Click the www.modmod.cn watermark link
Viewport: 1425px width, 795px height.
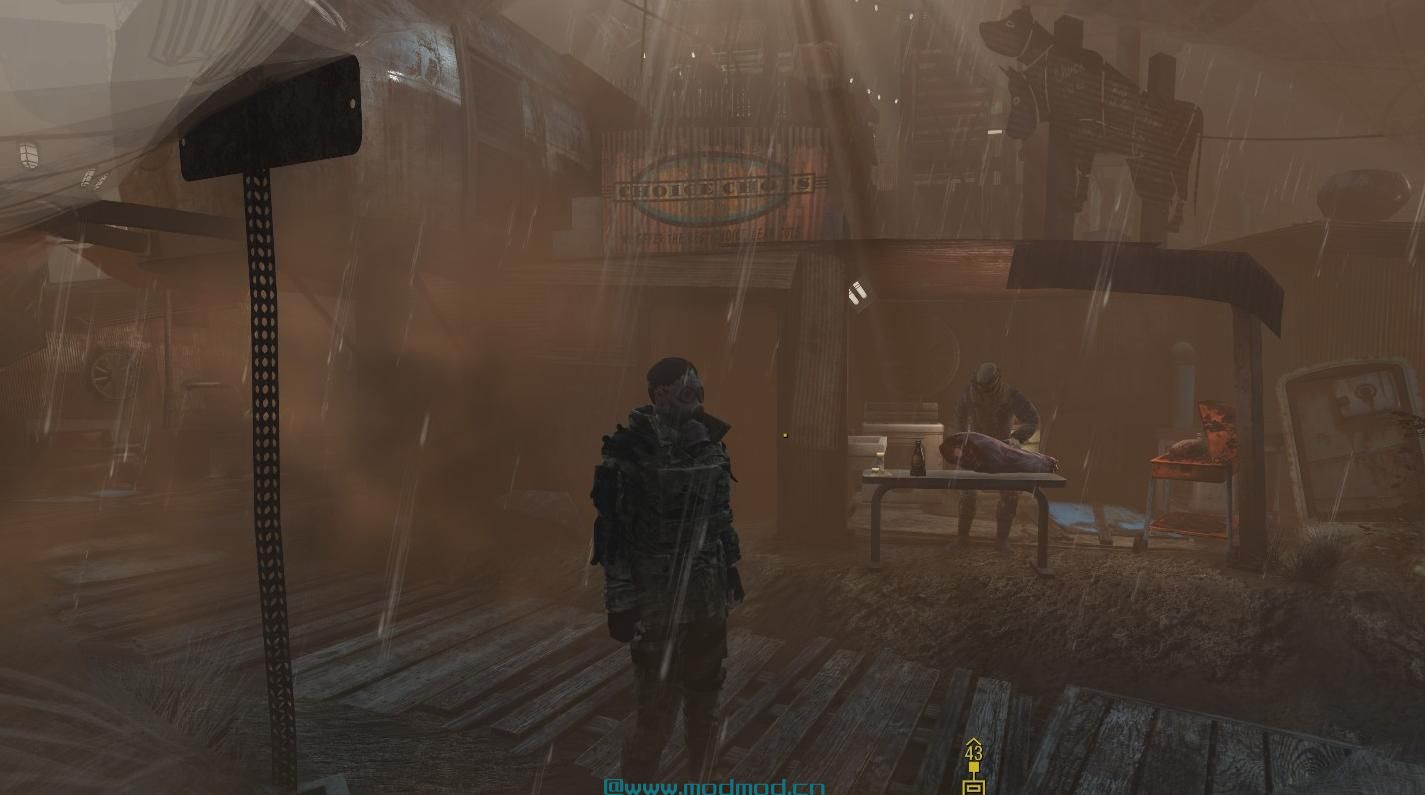tap(714, 786)
